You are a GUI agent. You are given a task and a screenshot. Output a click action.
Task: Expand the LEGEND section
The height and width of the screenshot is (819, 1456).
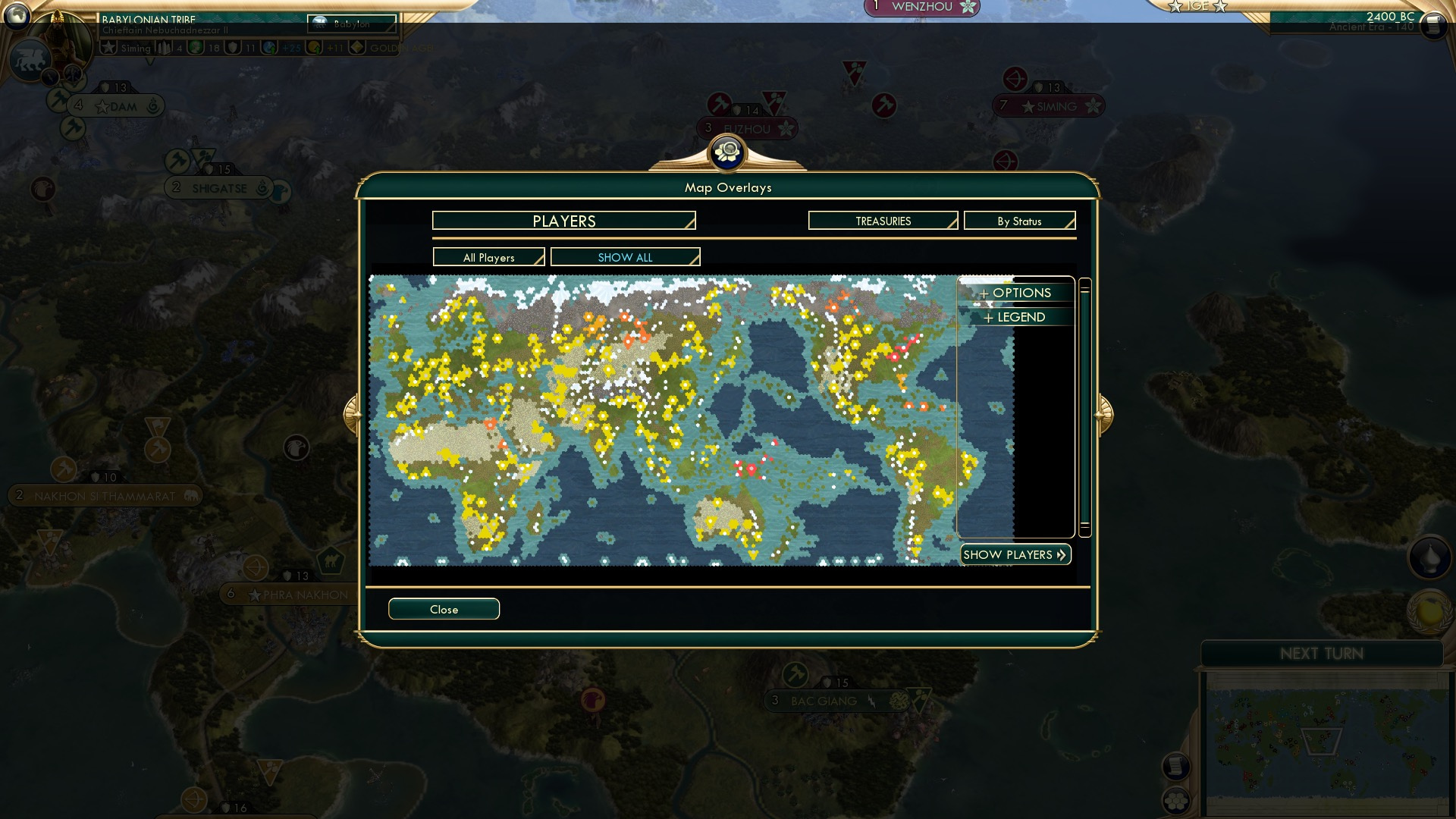pyautogui.click(x=1016, y=317)
